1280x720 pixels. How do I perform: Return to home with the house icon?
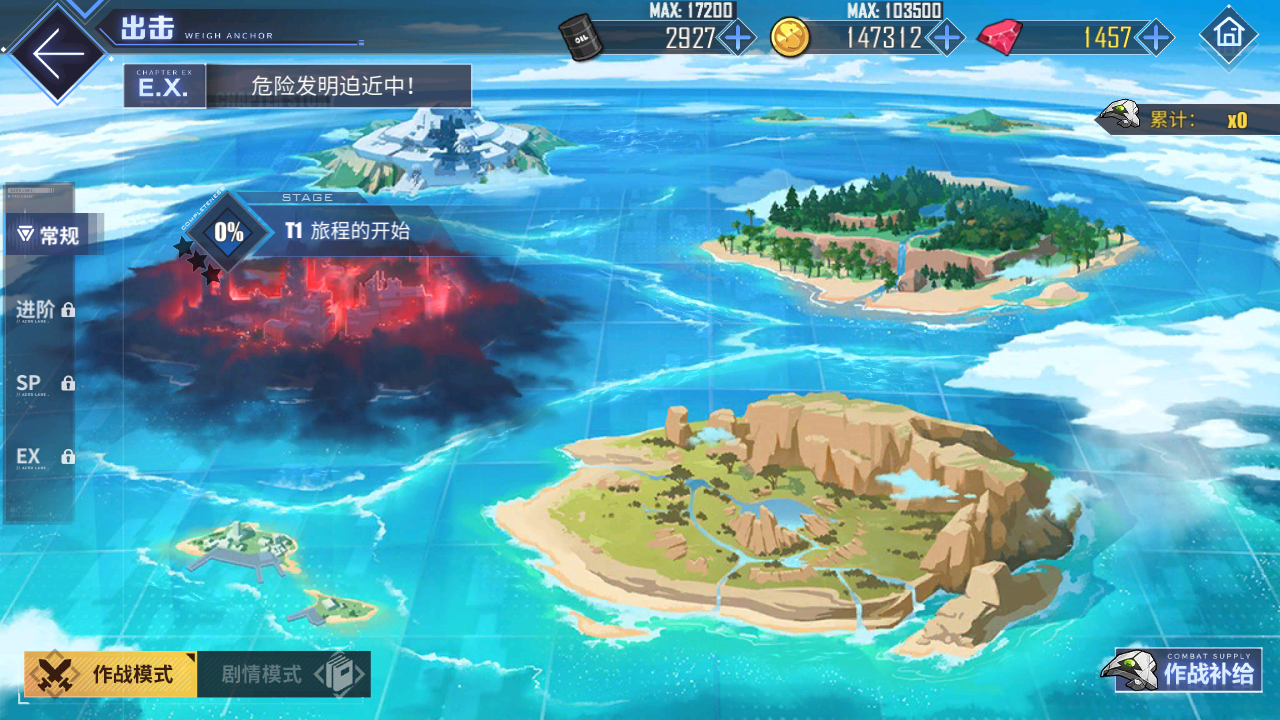(x=1228, y=35)
